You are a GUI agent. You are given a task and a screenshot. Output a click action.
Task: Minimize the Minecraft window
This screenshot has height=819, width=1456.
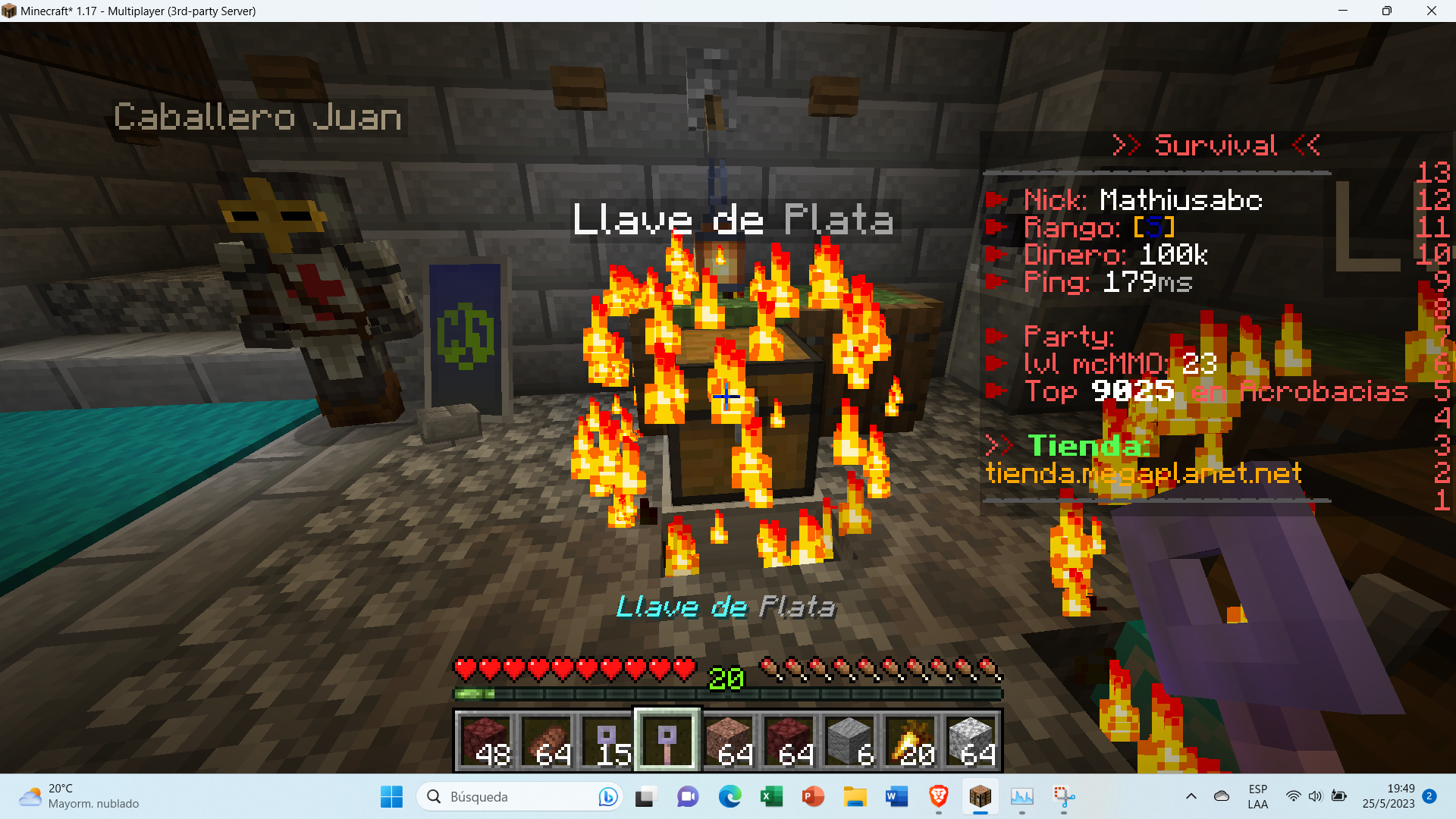[x=1343, y=11]
